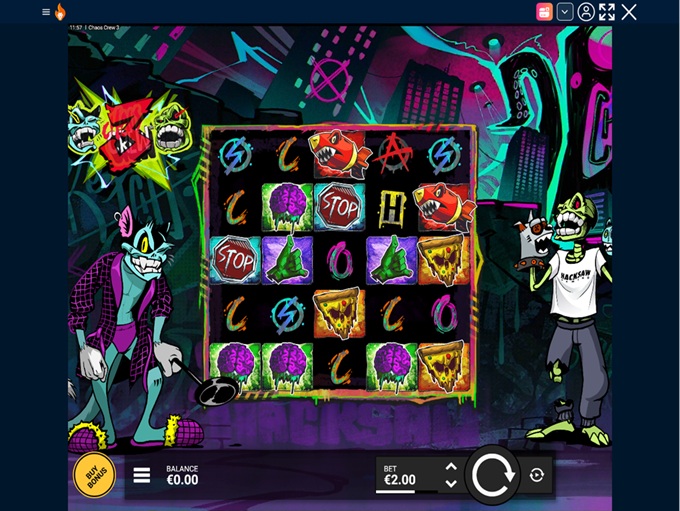680x511 pixels.
Task: Open the user account profile icon
Action: tap(586, 12)
